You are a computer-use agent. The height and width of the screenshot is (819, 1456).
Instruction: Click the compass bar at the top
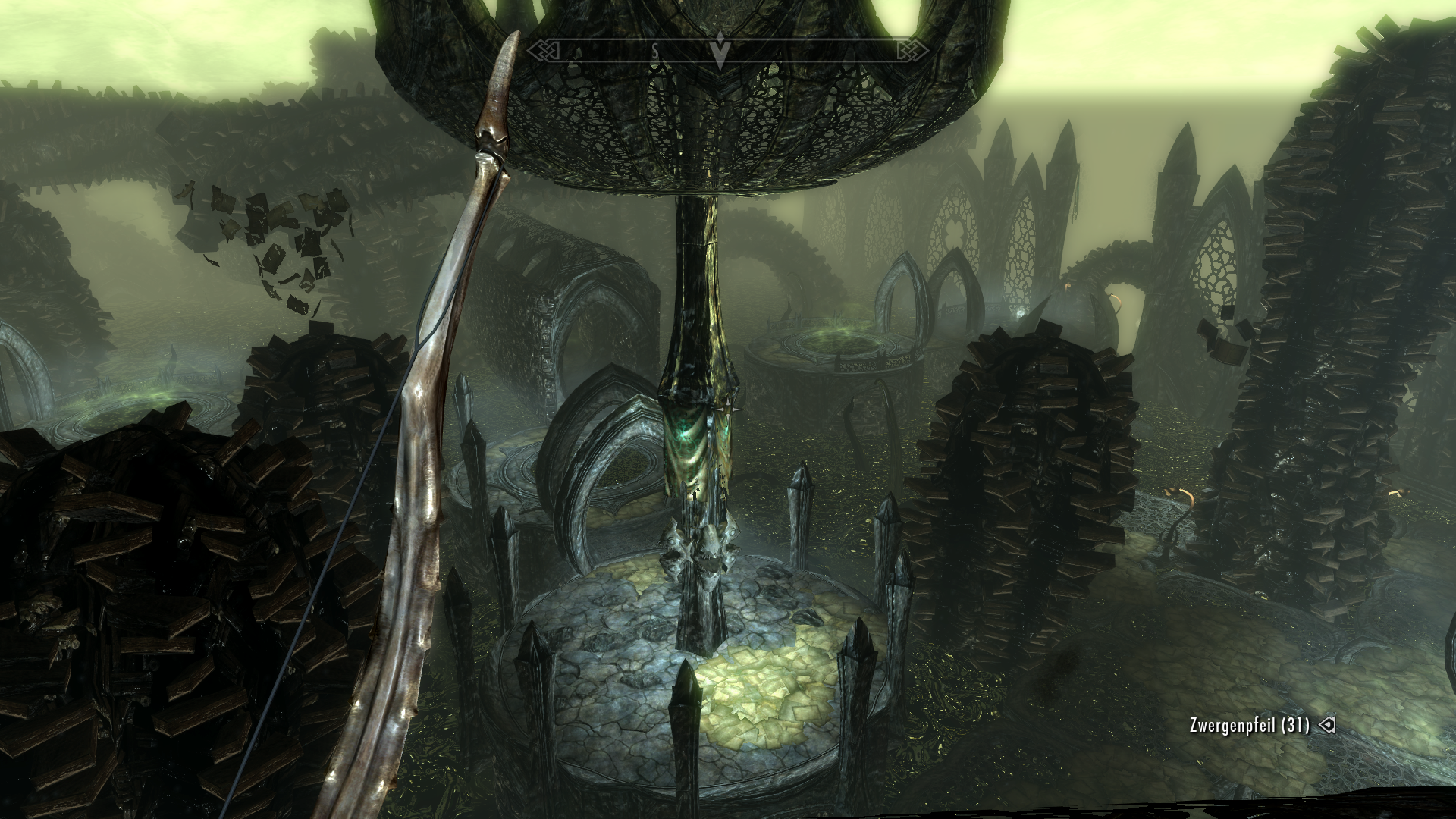[819, 51]
